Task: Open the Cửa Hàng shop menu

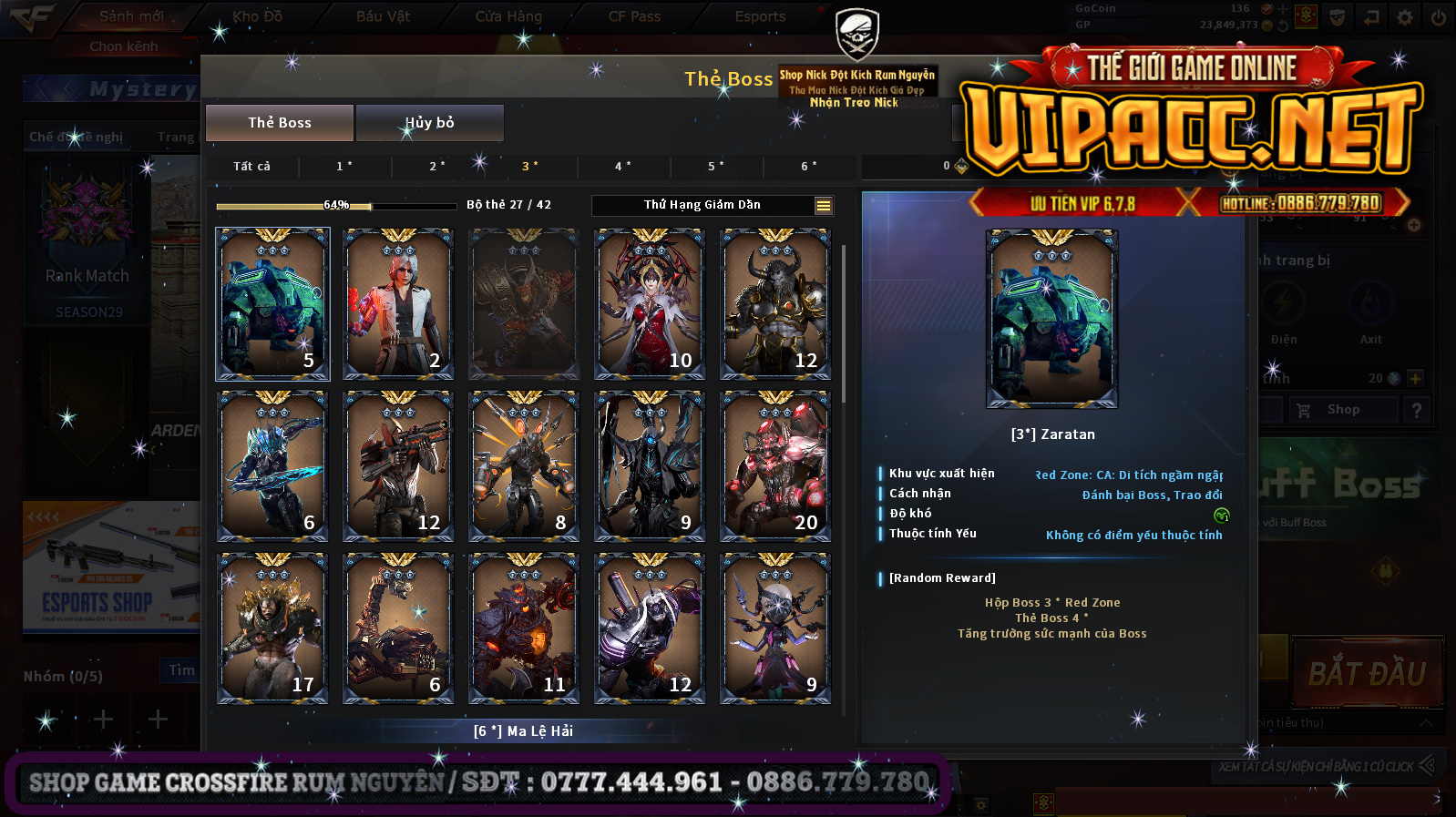Action: (x=508, y=16)
